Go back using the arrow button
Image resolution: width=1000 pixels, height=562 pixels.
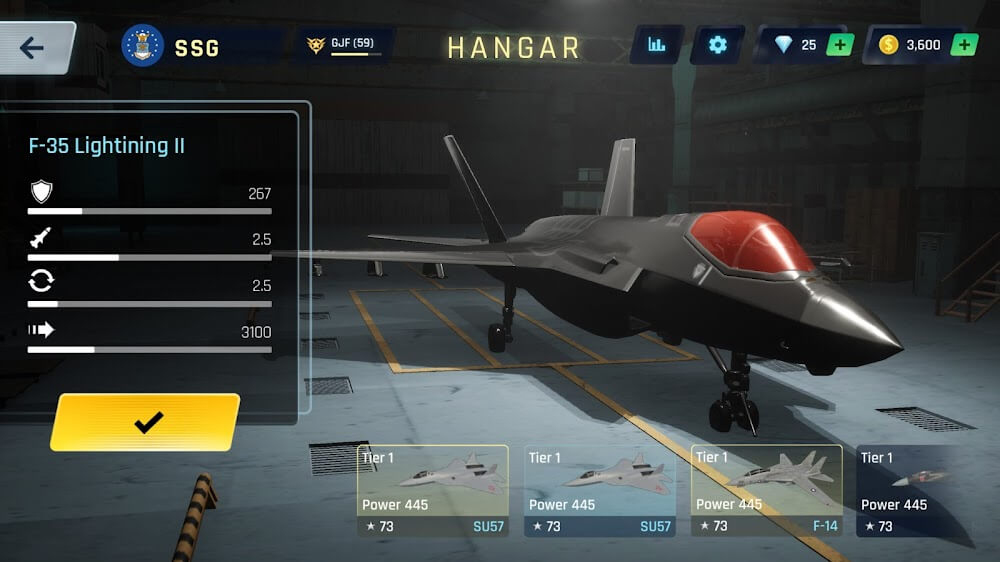click(32, 48)
